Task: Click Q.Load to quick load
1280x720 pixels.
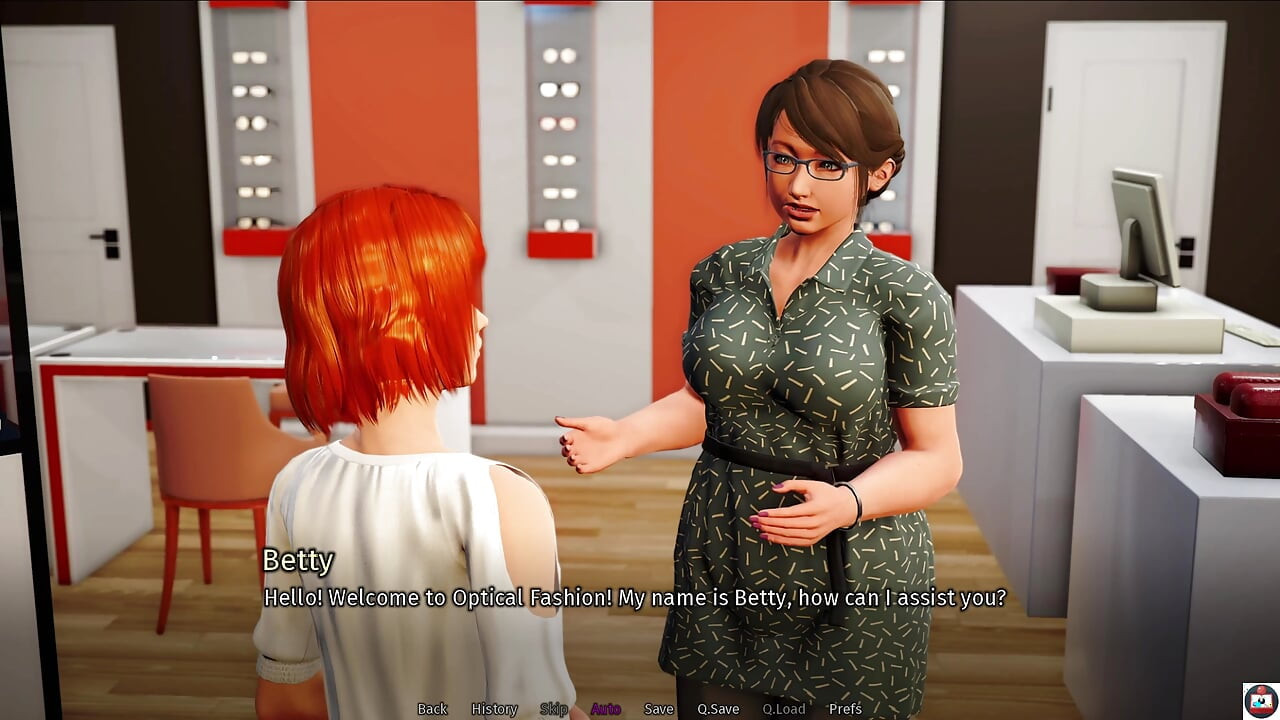Action: [783, 709]
